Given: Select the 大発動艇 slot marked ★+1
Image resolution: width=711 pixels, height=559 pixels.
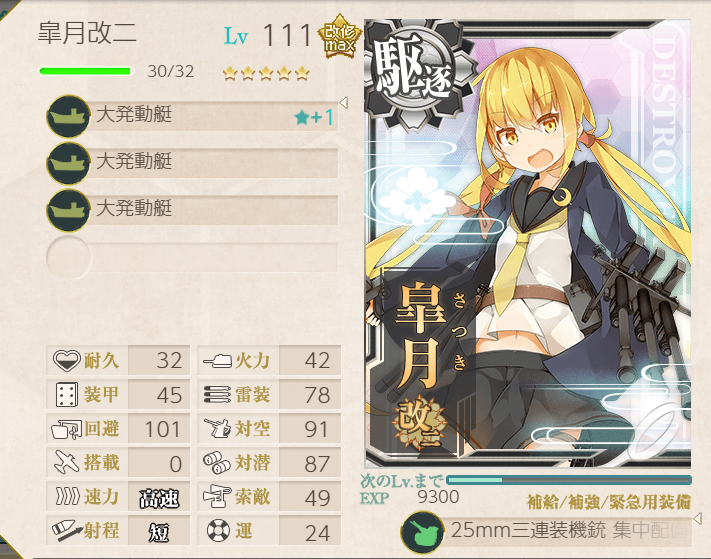Looking at the screenshot, I should 192,116.
